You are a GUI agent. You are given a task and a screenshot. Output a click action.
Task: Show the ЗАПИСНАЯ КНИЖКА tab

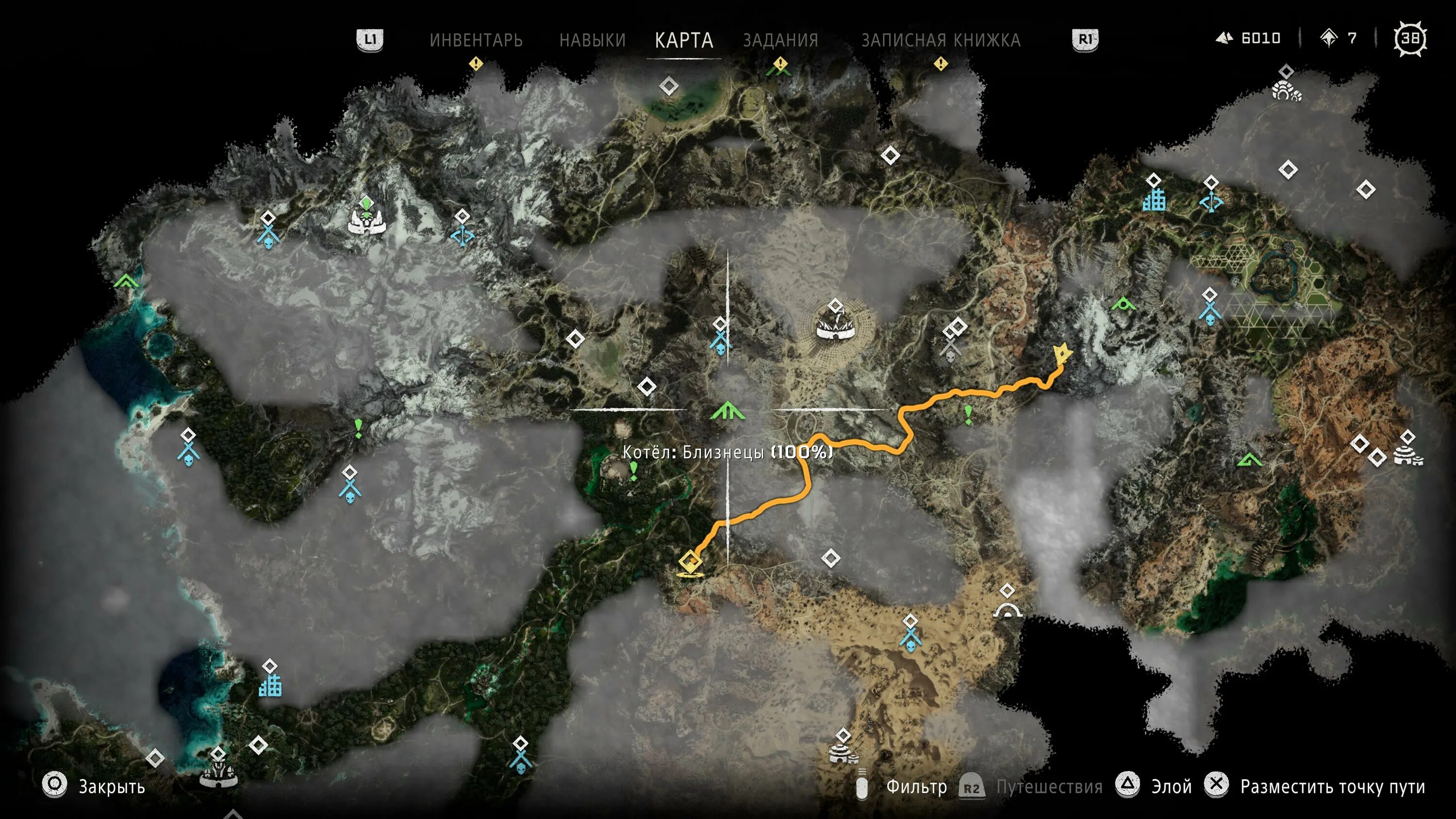[x=941, y=40]
